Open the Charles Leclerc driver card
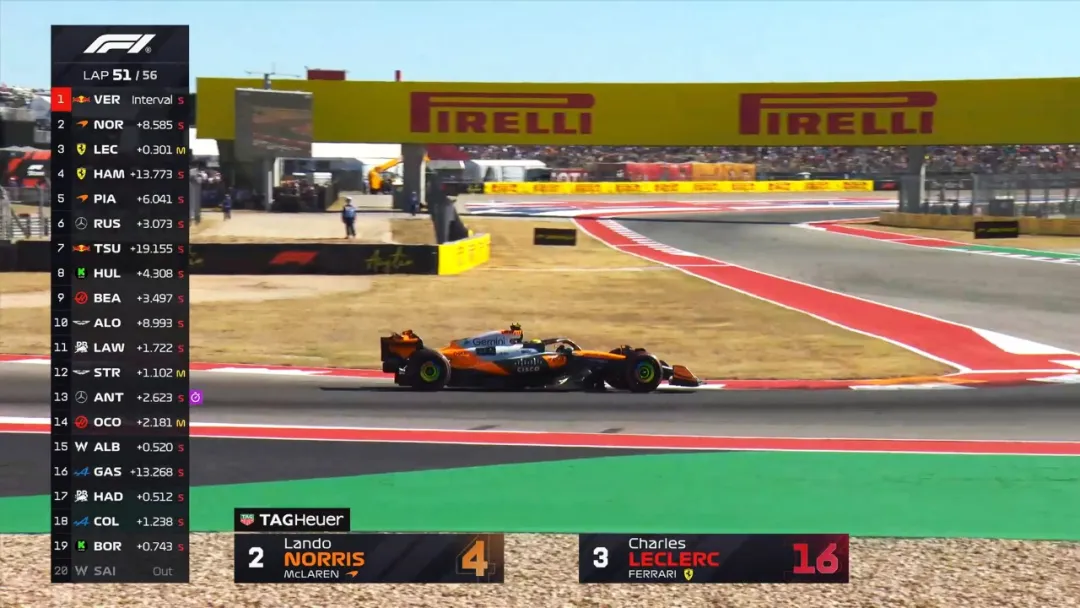This screenshot has width=1080, height=608. (713, 558)
